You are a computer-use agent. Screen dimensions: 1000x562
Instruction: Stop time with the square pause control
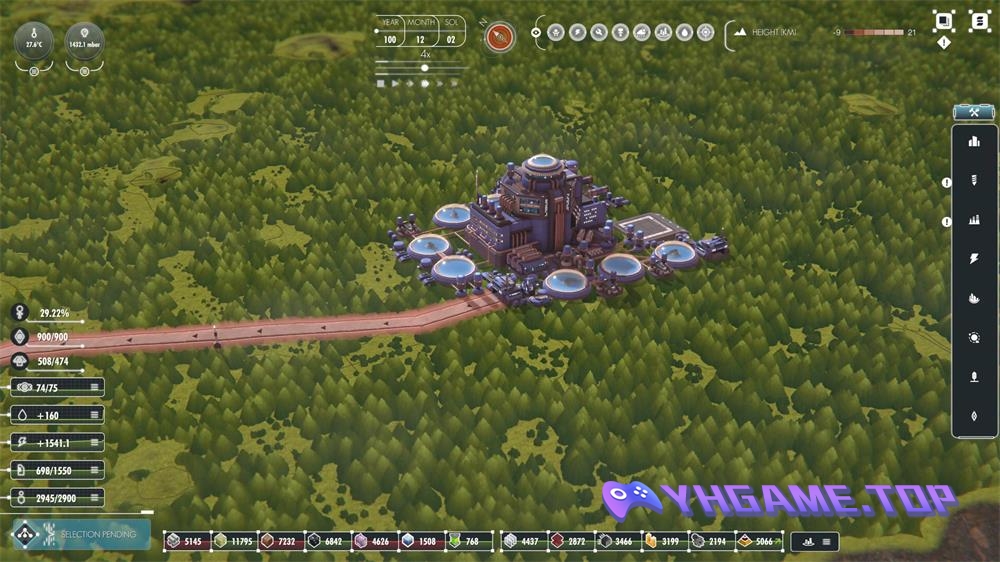click(381, 84)
